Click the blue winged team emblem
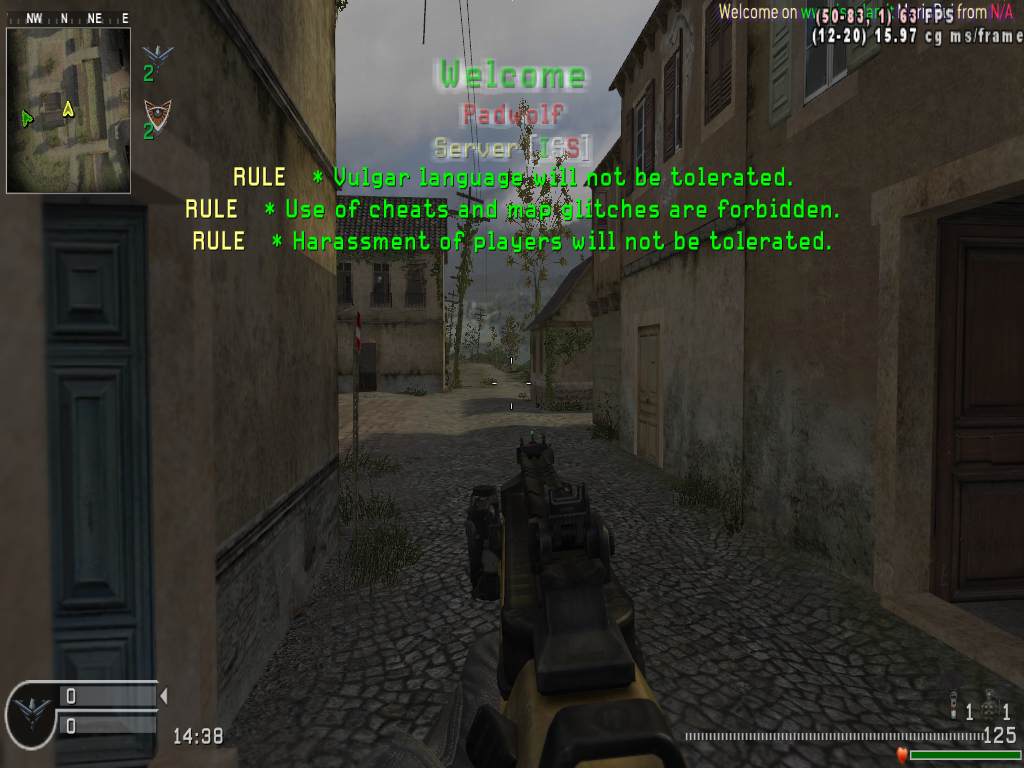This screenshot has width=1024, height=768. coord(157,53)
